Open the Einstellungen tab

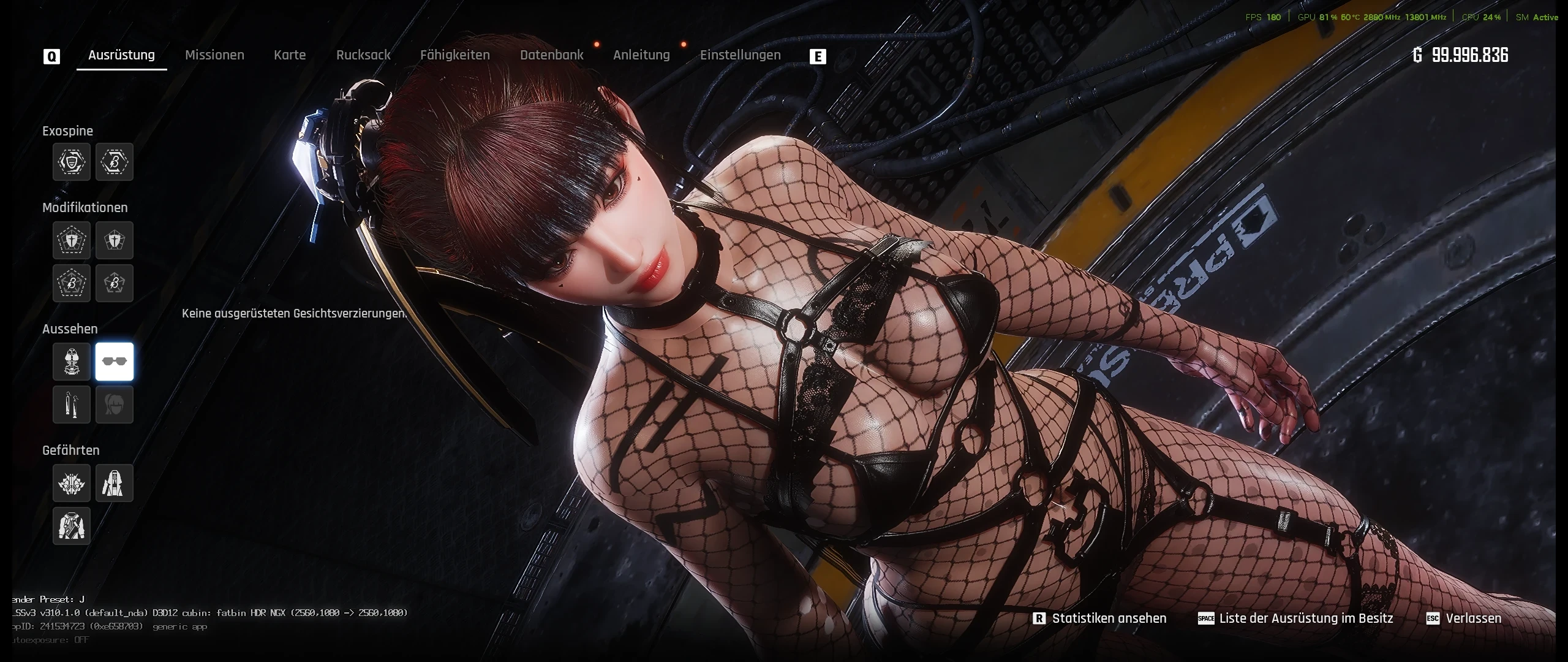pos(741,55)
